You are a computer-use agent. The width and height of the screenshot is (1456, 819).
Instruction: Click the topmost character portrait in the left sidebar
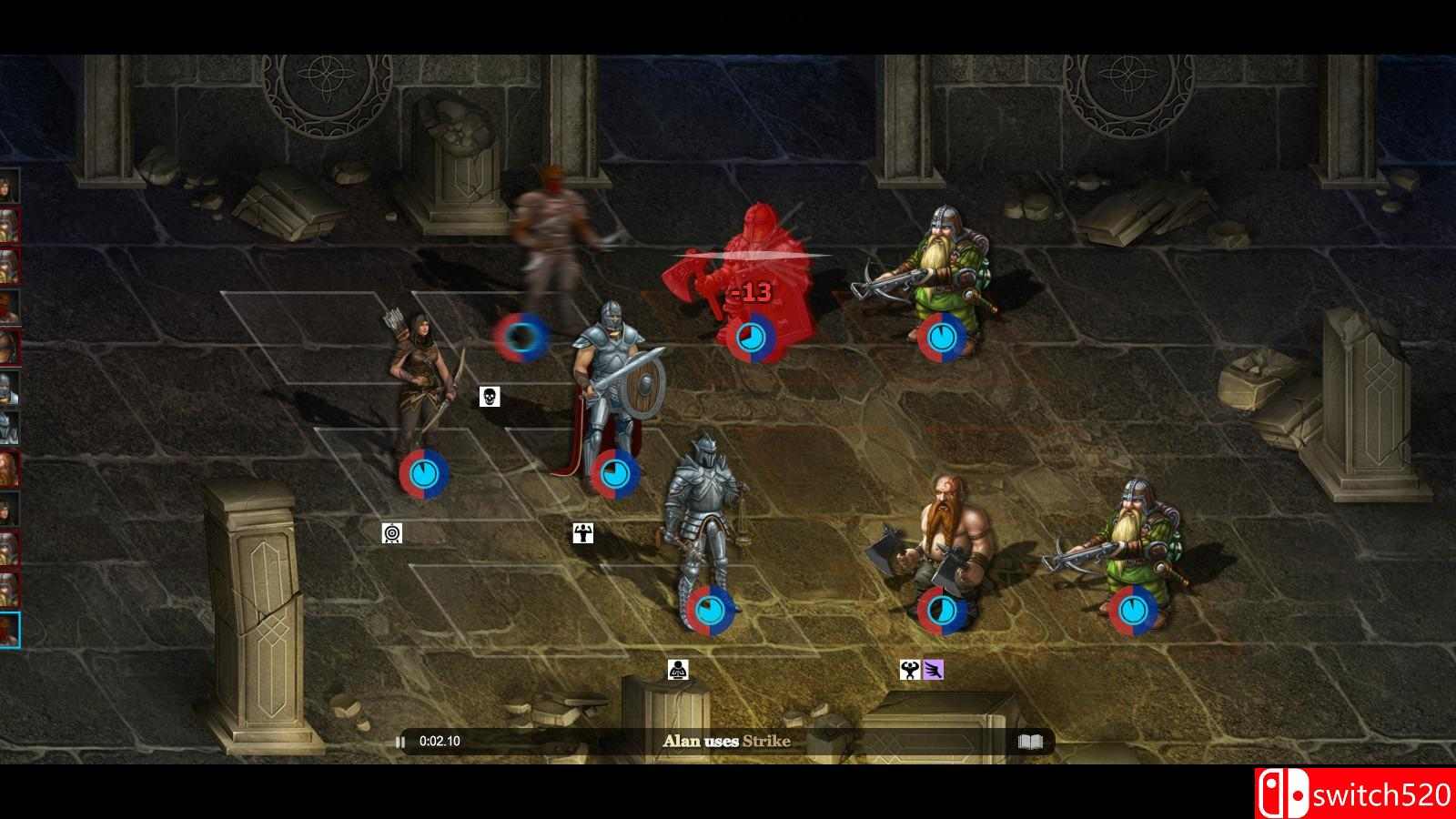click(11, 187)
